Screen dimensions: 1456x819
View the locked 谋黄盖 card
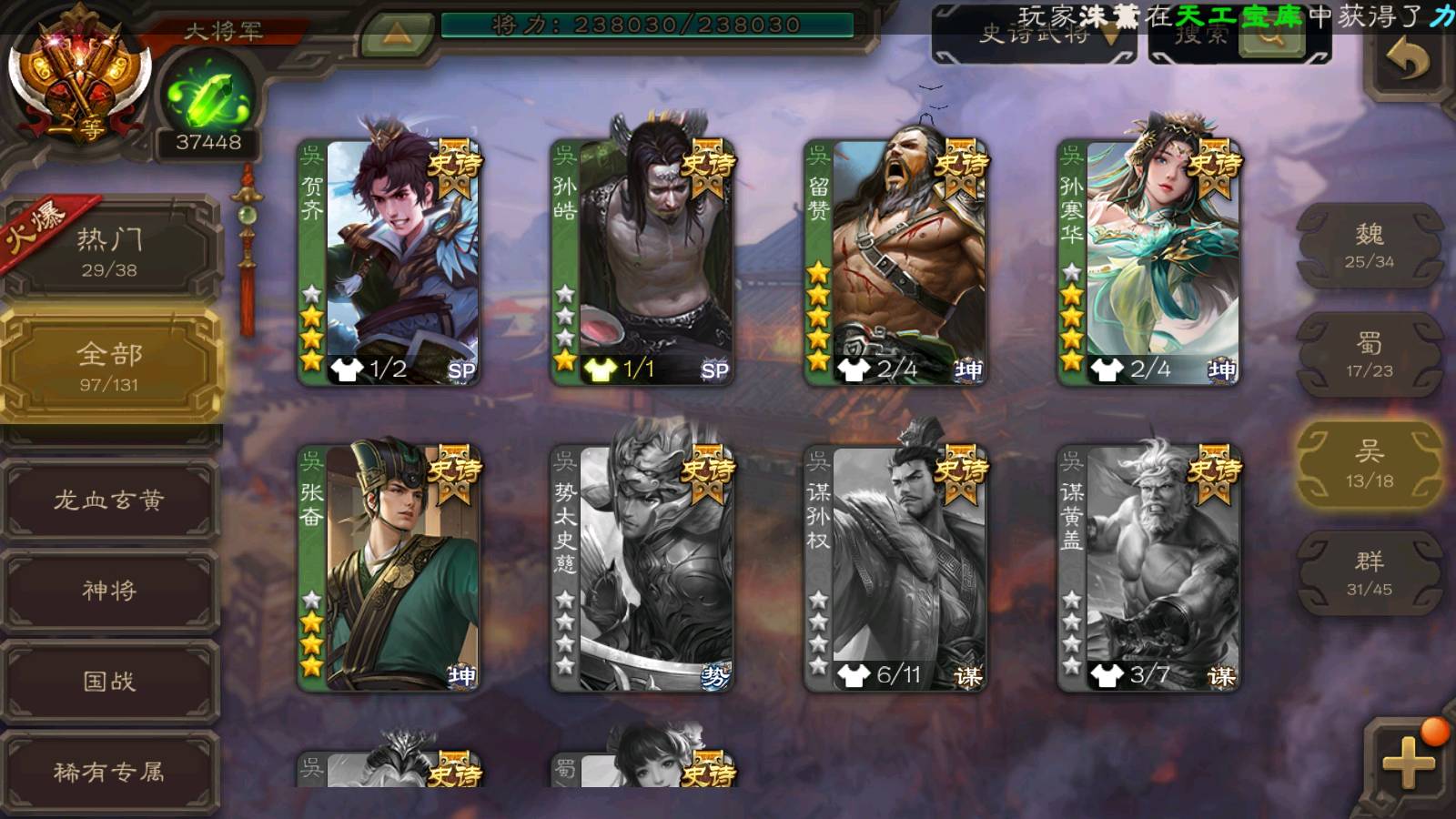tap(1148, 568)
